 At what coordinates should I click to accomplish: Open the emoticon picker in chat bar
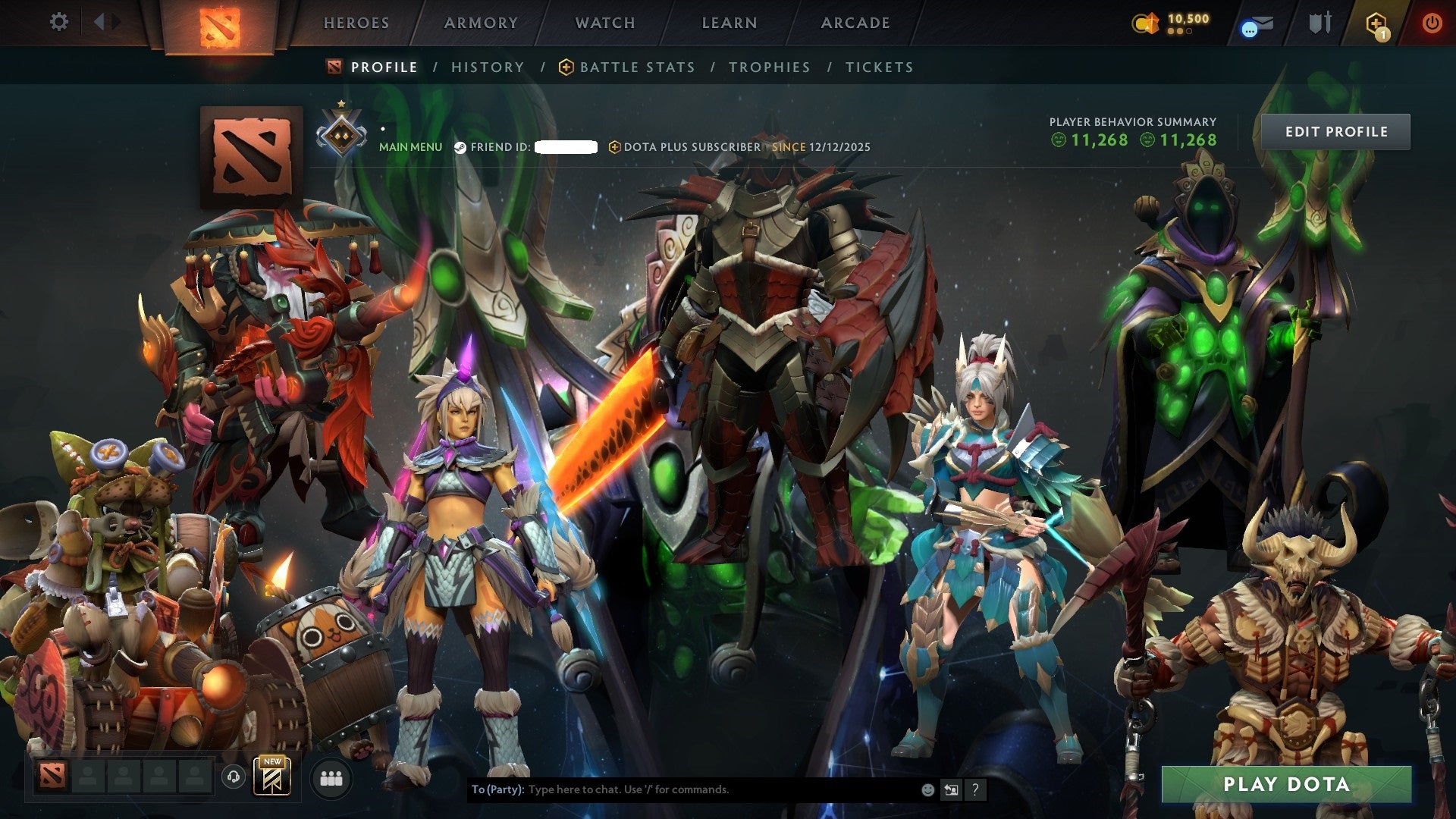pyautogui.click(x=927, y=789)
